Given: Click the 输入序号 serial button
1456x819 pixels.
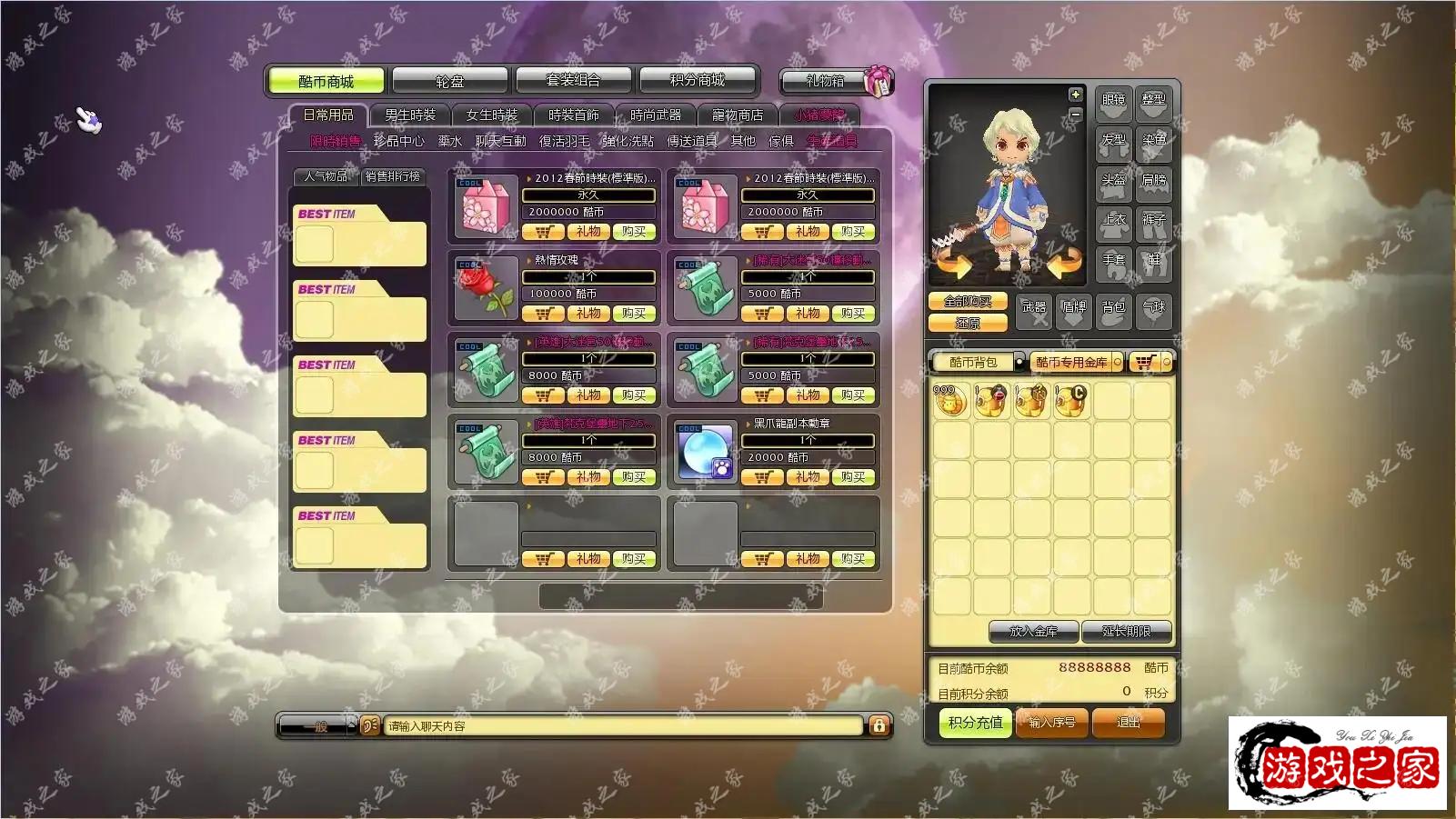Looking at the screenshot, I should point(1052,723).
